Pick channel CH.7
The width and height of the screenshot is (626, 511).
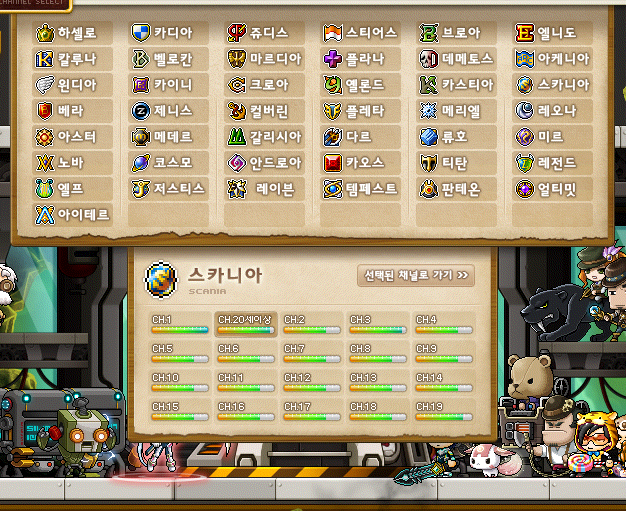click(x=311, y=353)
